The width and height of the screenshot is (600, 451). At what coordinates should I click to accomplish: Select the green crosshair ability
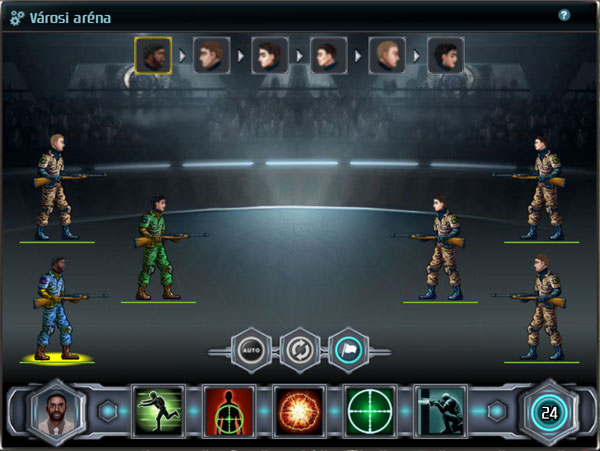click(x=370, y=411)
